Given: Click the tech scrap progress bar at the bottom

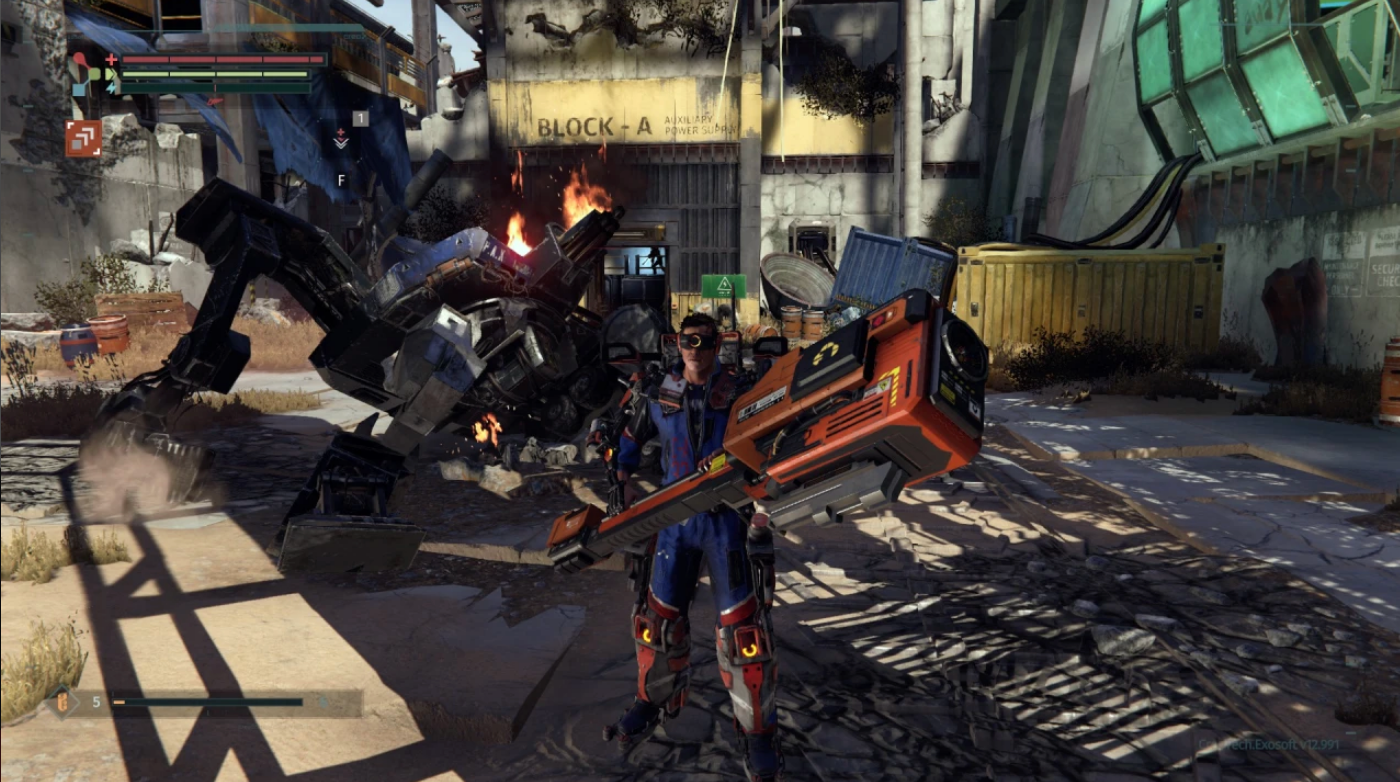Looking at the screenshot, I should [207, 702].
